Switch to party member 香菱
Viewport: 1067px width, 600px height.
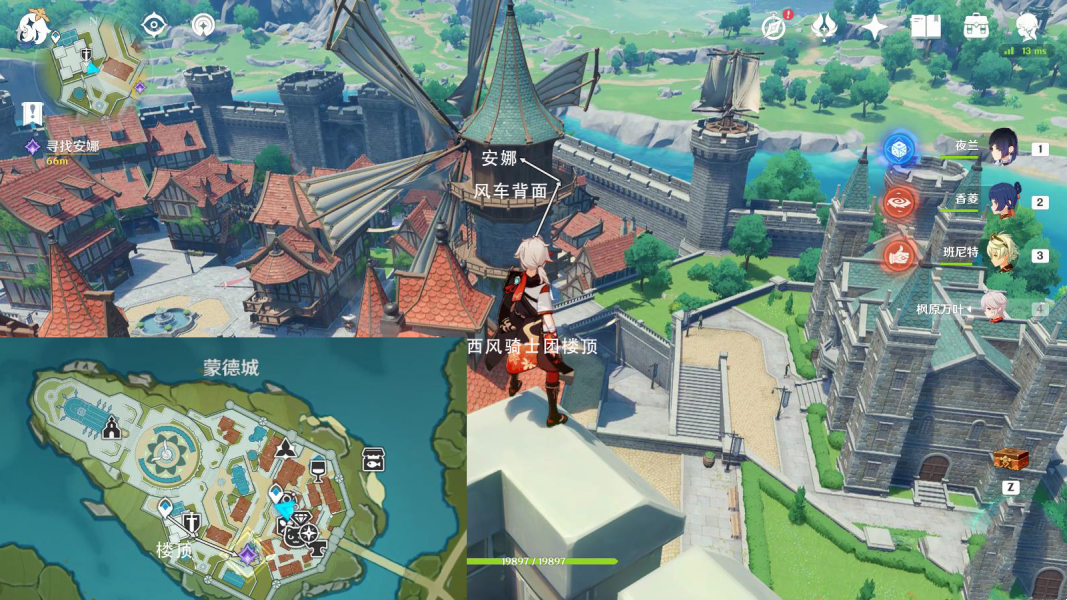click(1002, 201)
